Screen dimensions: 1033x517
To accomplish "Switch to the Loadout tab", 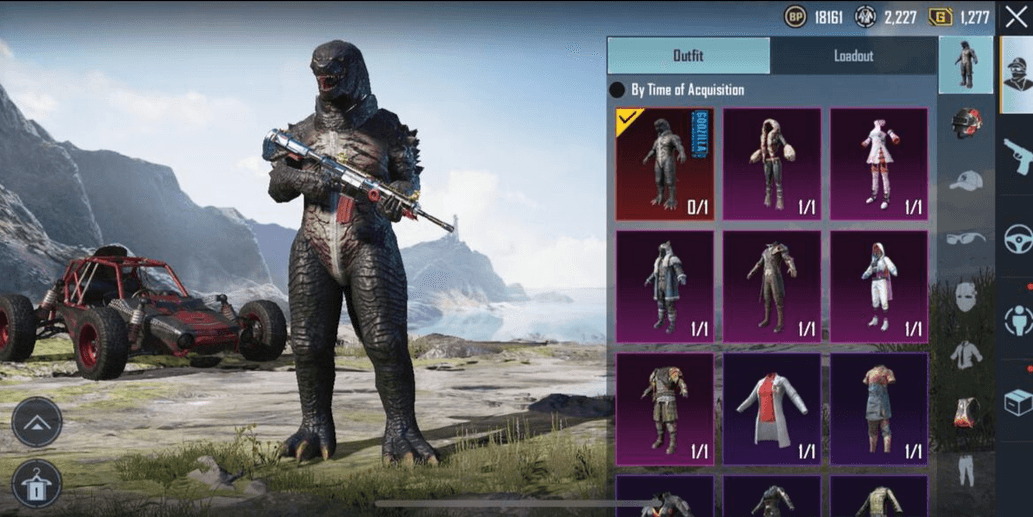I will pos(853,56).
